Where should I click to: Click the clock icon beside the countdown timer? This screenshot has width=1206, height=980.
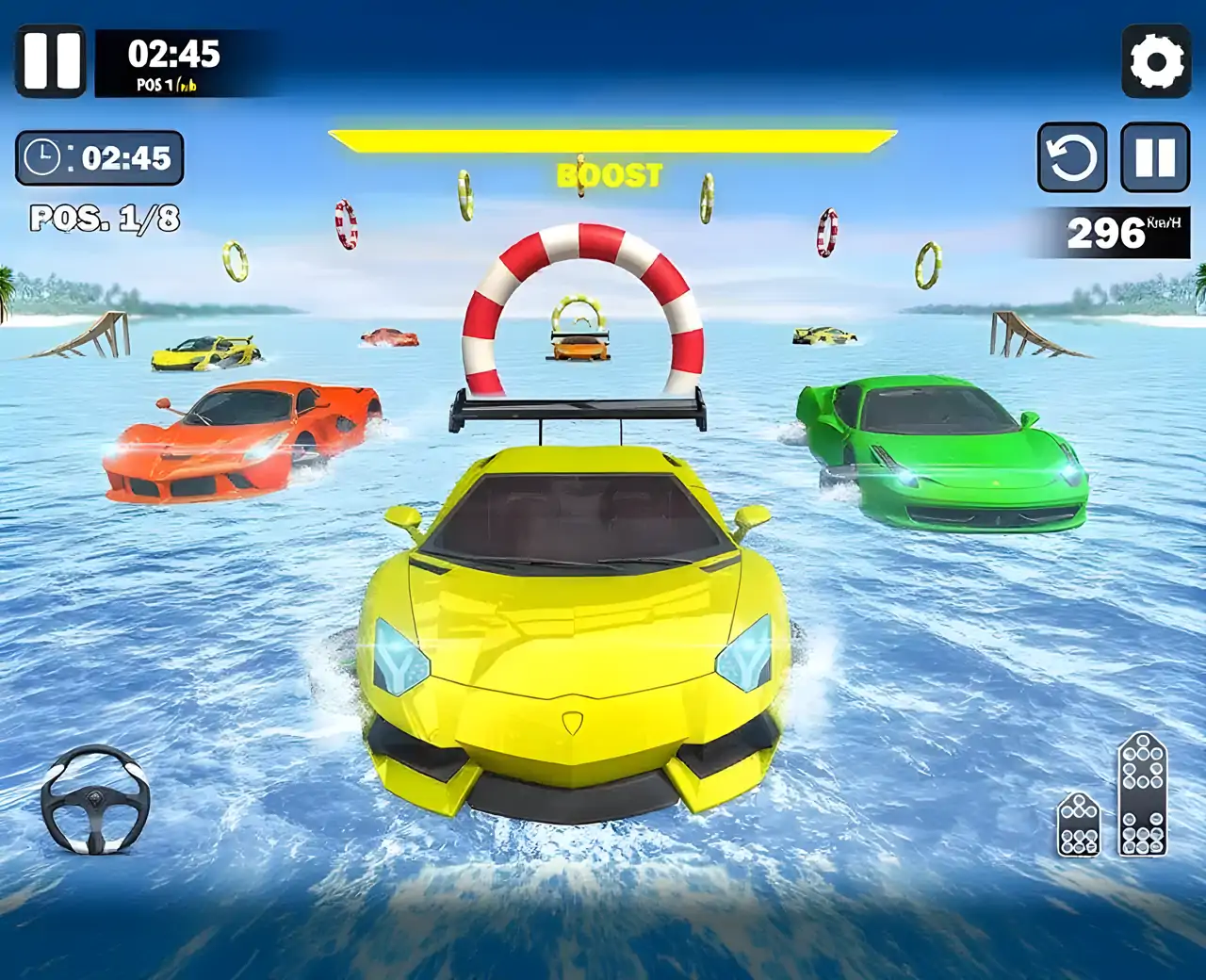[42, 156]
